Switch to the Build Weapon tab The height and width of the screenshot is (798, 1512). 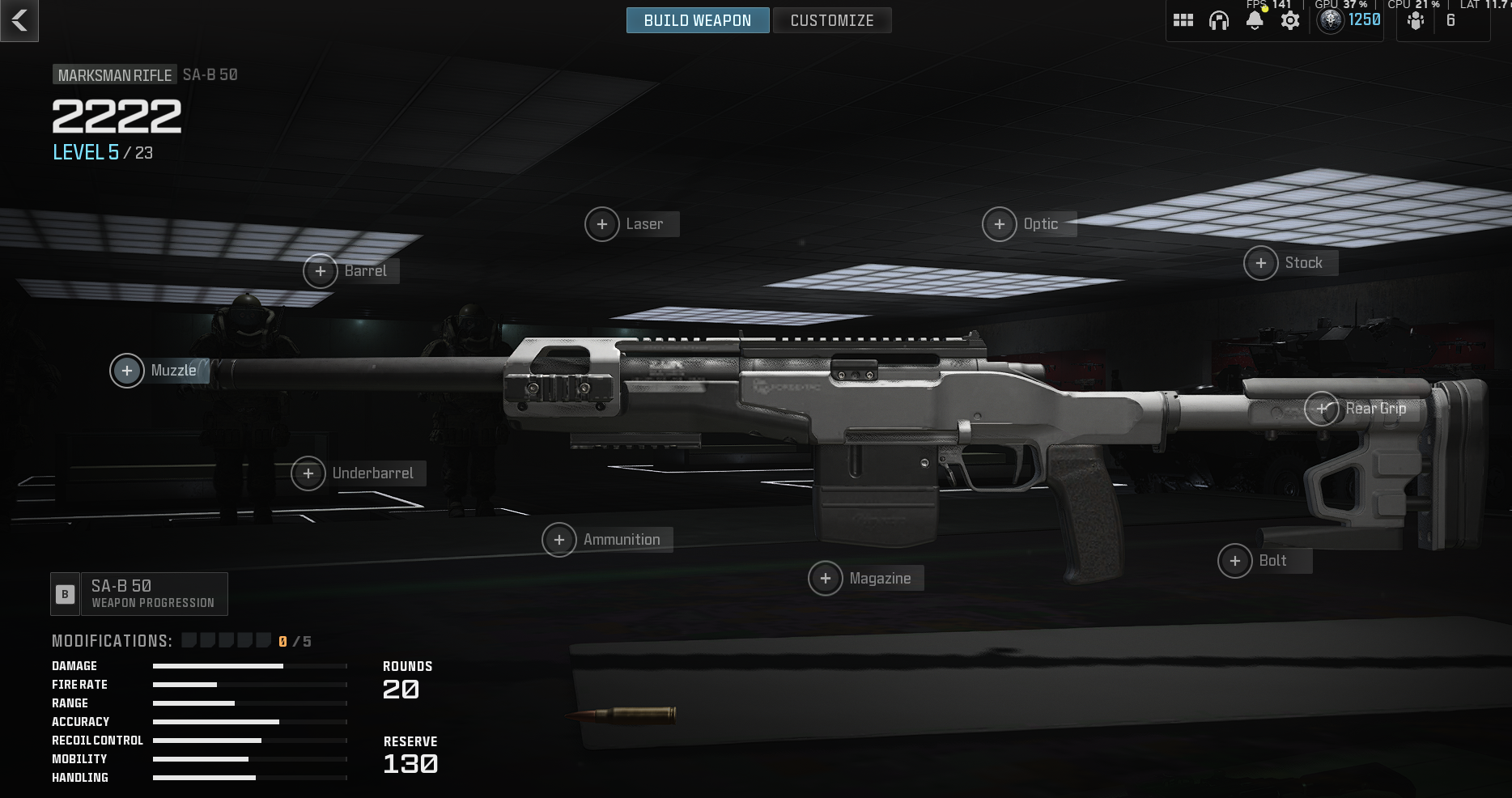697,20
